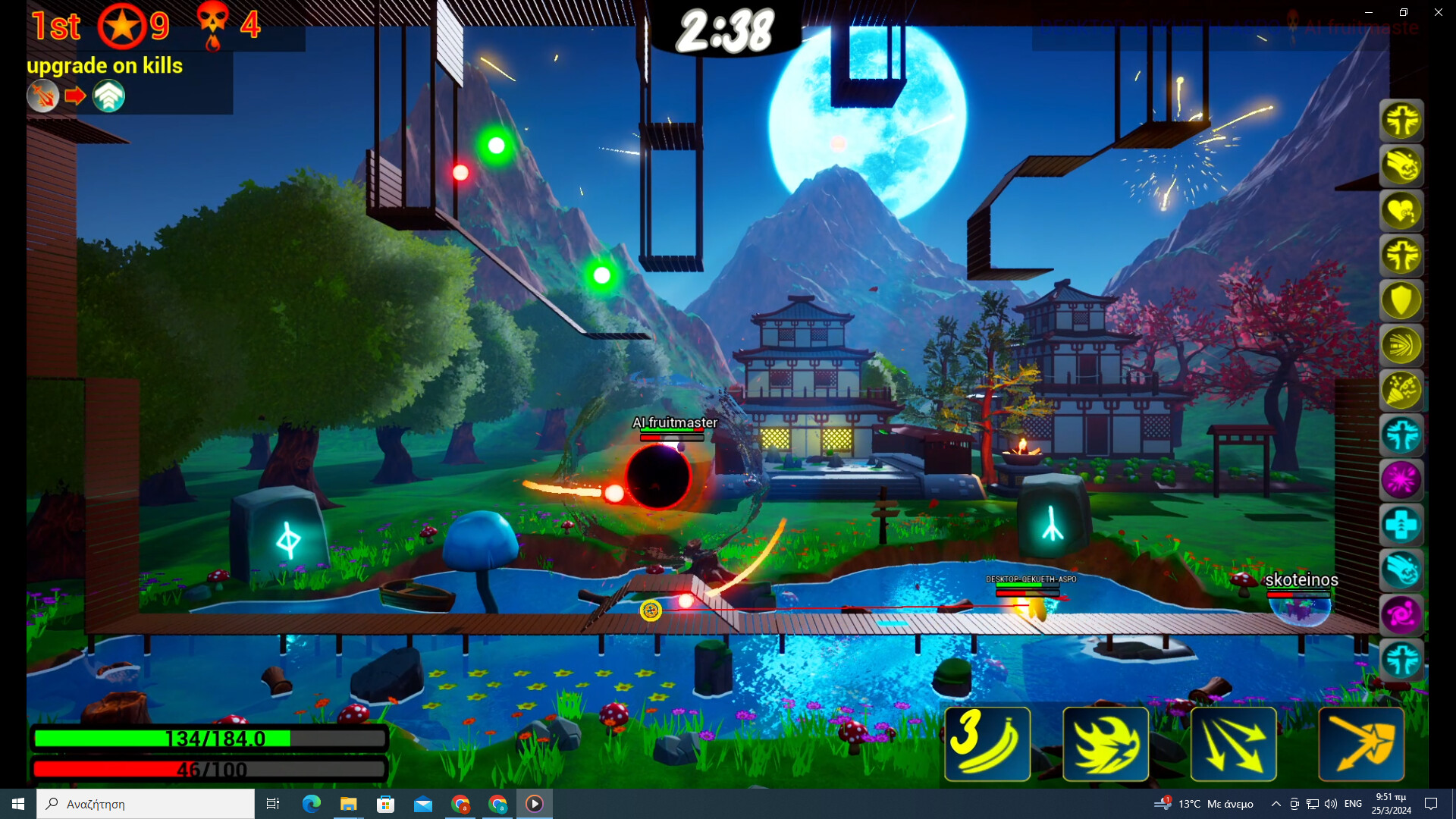1456x819 pixels.
Task: Select the magenta burst upgrade icon
Action: click(1402, 479)
